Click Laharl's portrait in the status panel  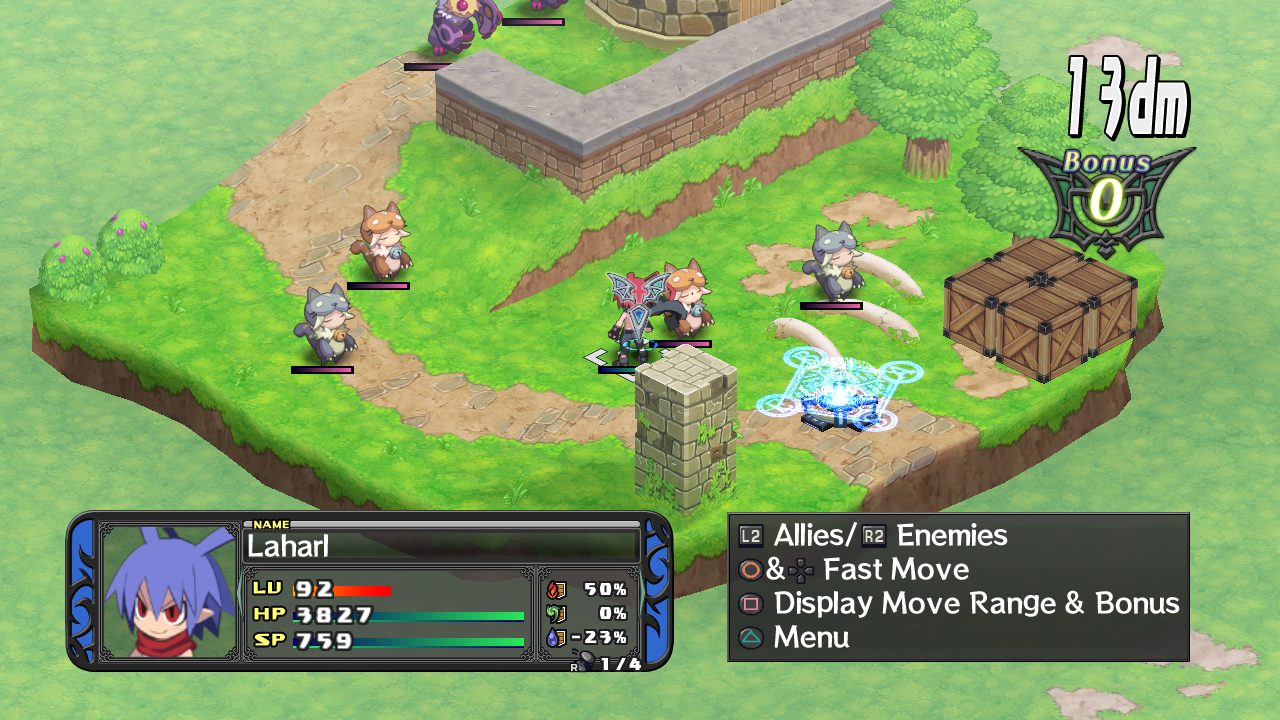170,591
